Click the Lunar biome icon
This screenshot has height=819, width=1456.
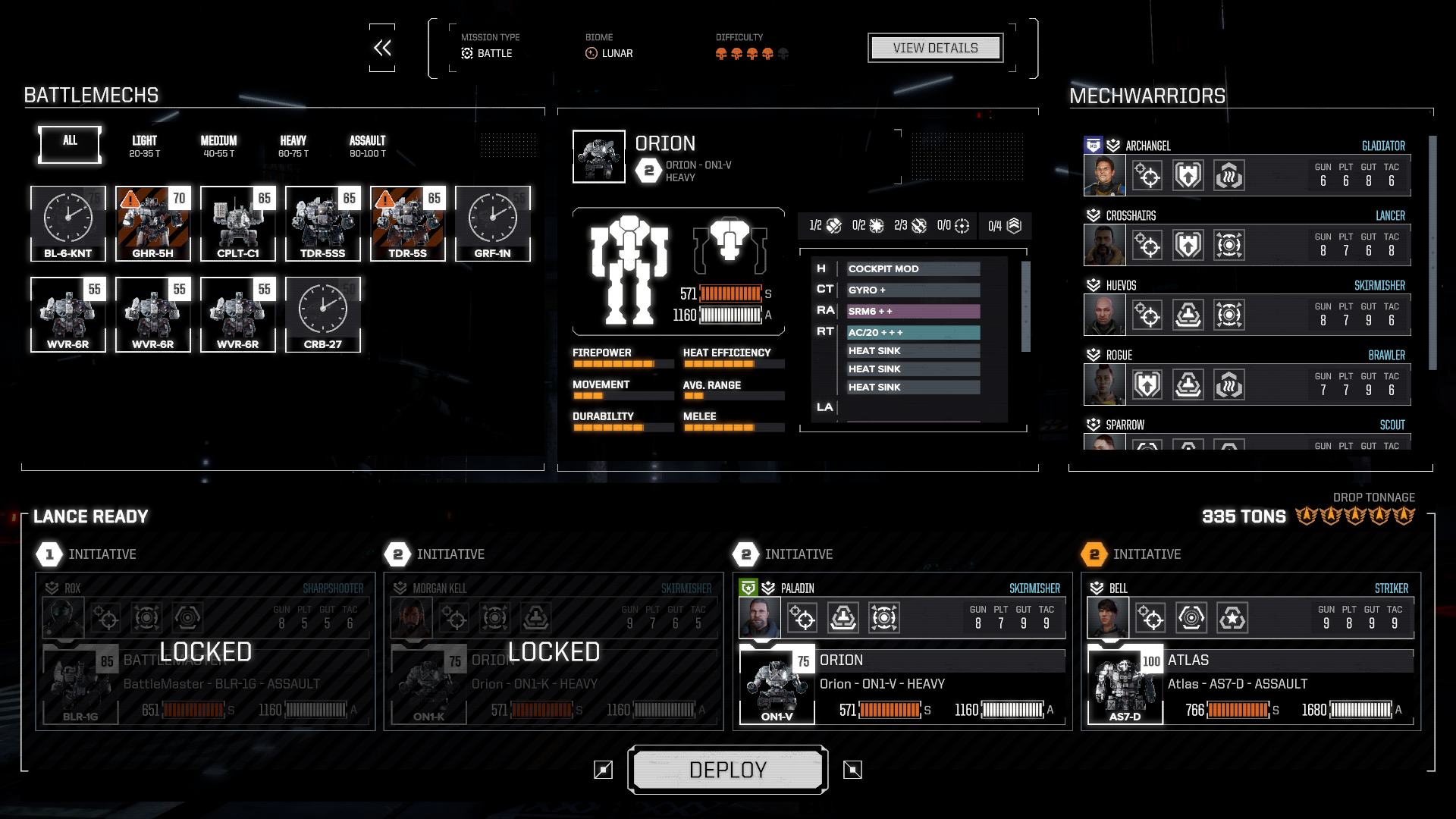click(590, 52)
